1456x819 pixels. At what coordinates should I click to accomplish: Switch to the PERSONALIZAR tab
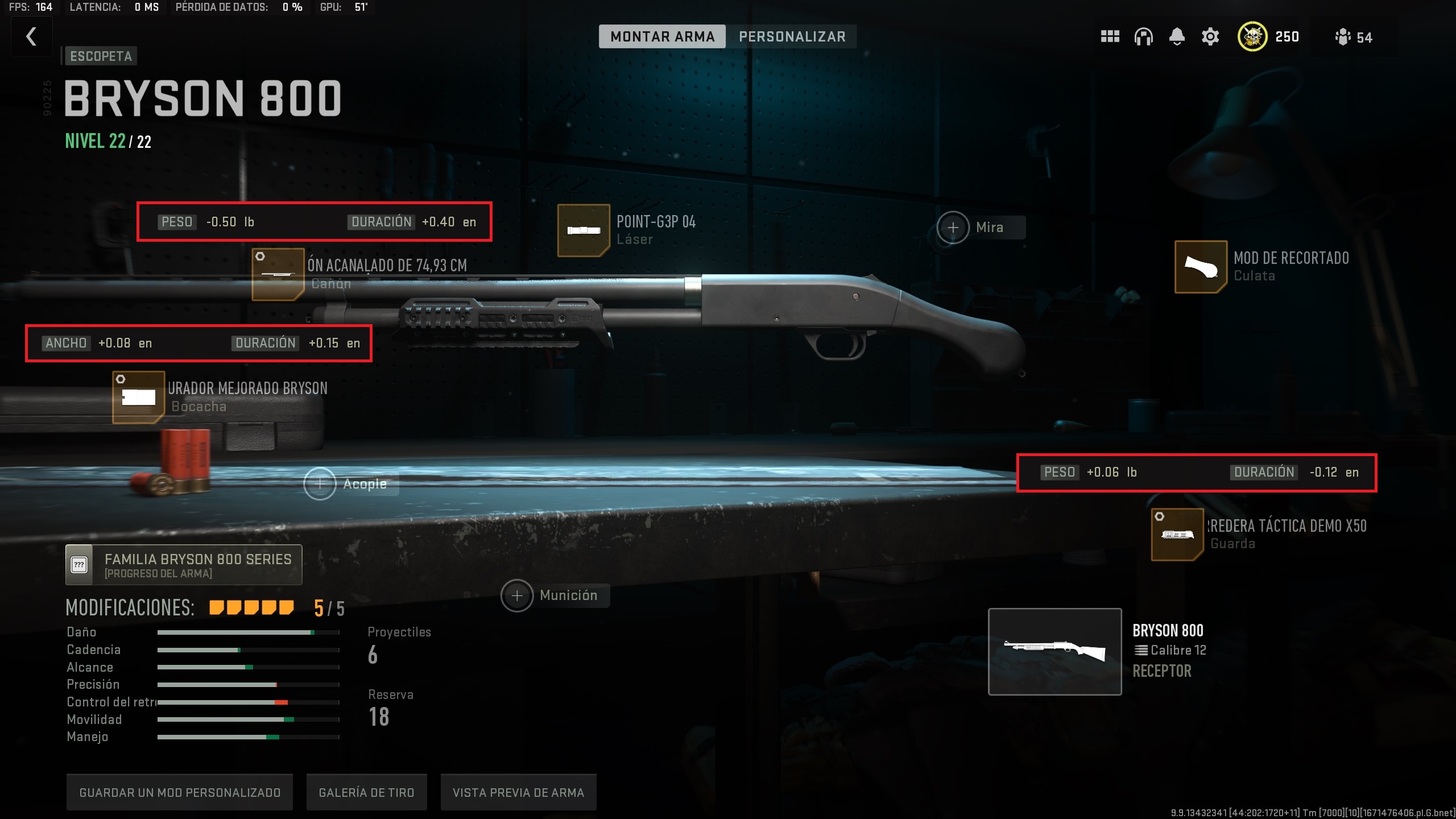(x=792, y=36)
